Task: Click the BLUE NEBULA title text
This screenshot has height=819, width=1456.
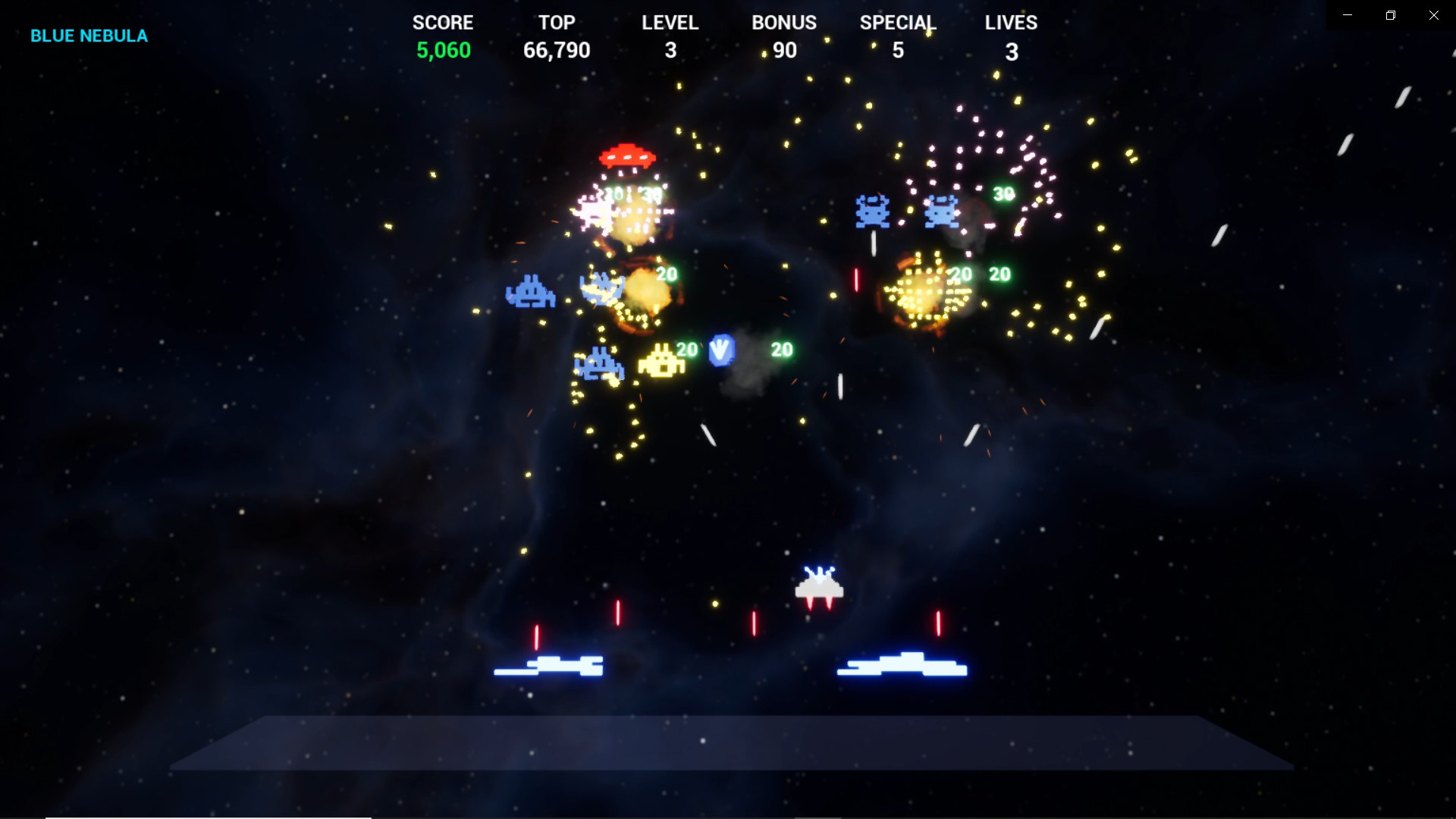Action: coord(89,35)
